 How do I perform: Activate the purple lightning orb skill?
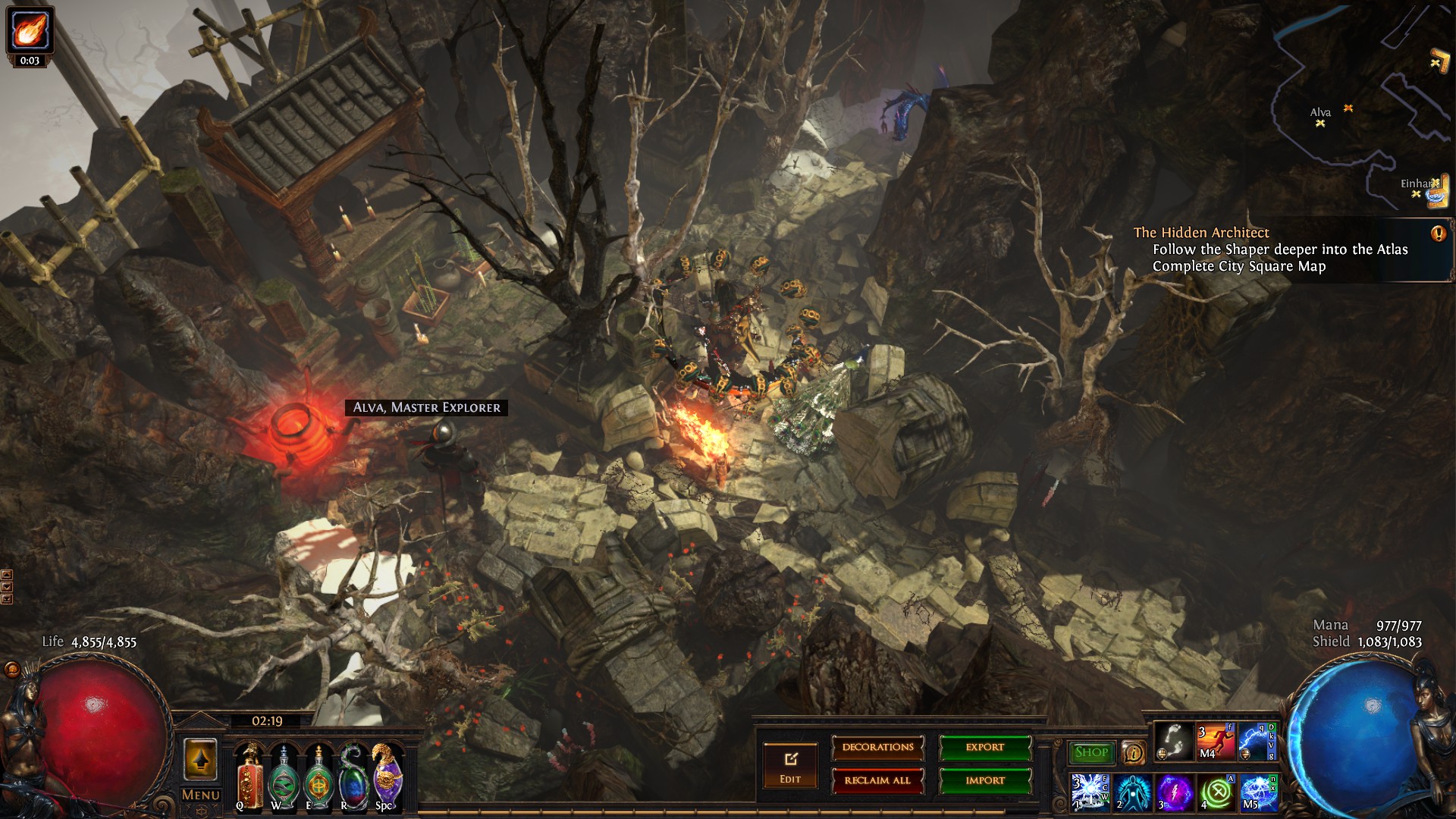1174,792
